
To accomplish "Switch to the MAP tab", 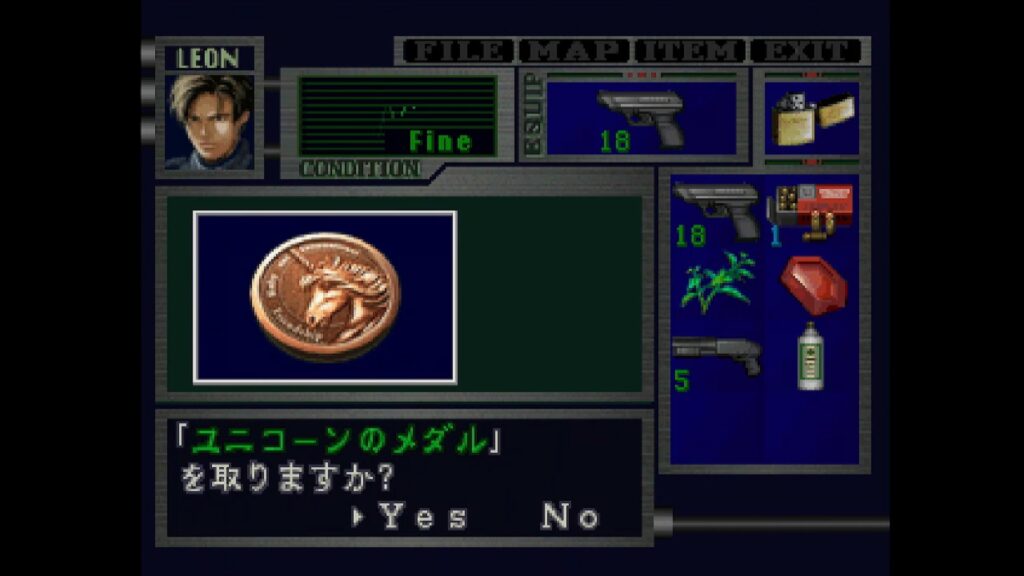I will tap(575, 51).
